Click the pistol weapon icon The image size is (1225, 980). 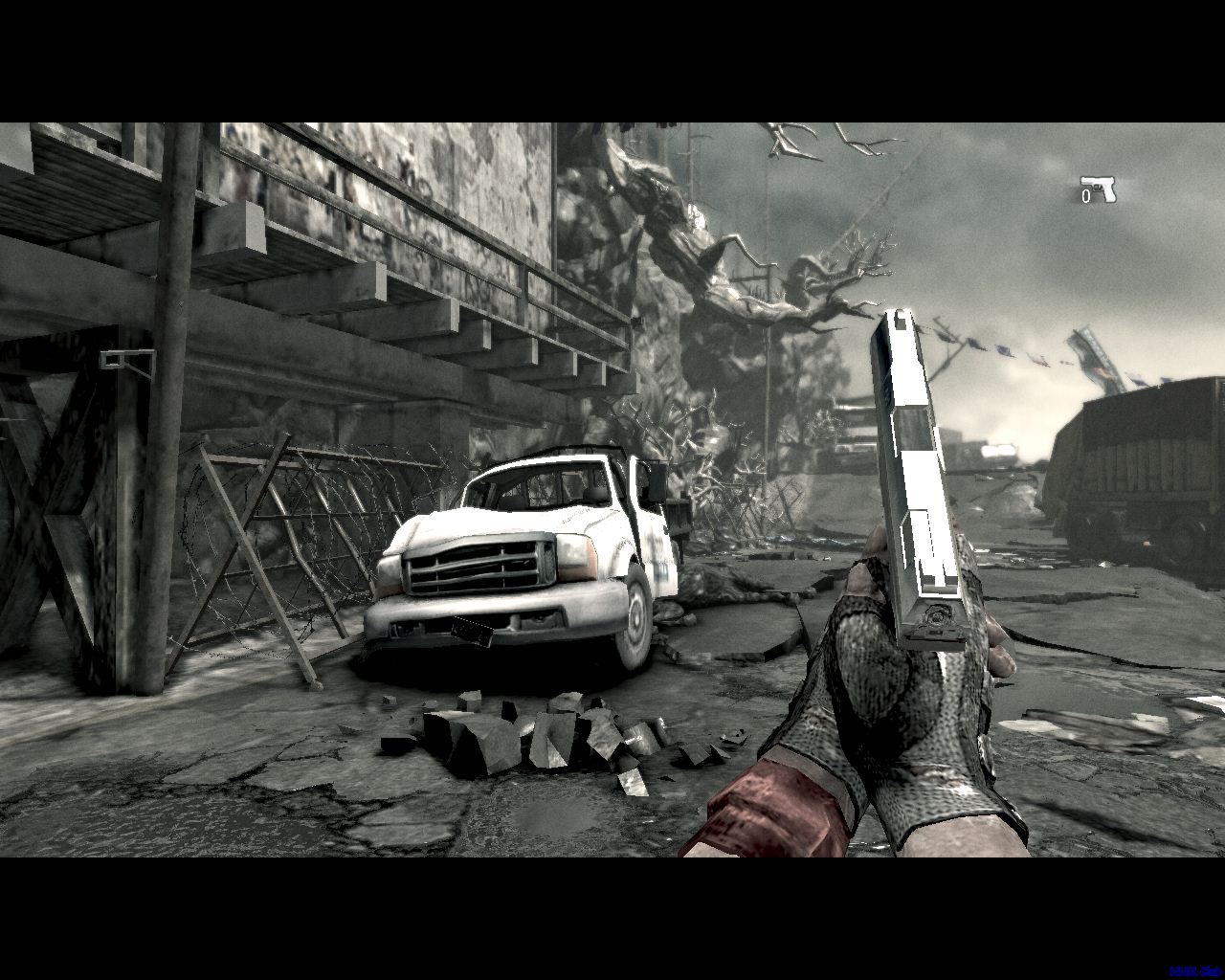click(1099, 189)
